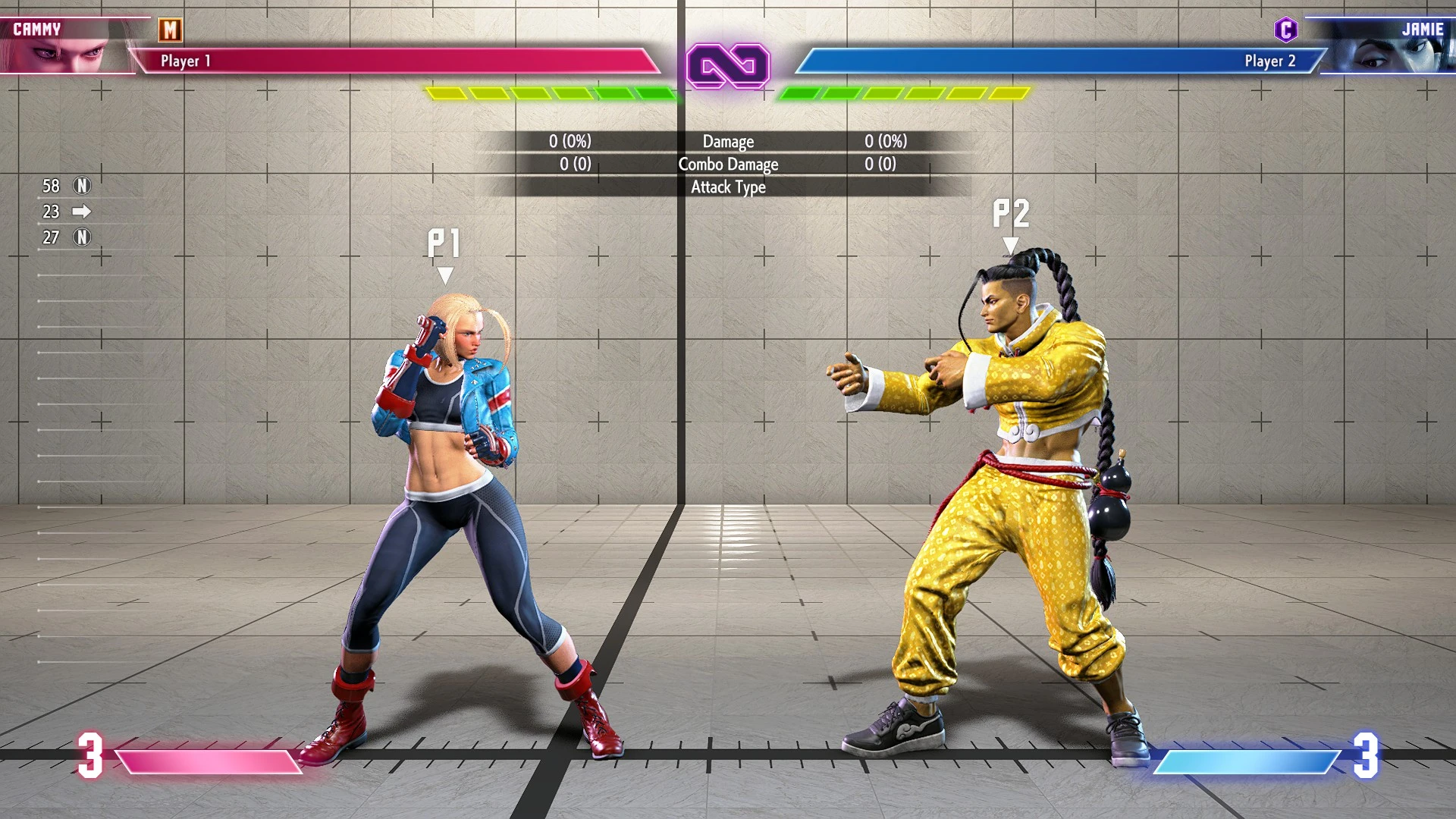
Task: Select the orange M control type icon
Action: click(170, 30)
